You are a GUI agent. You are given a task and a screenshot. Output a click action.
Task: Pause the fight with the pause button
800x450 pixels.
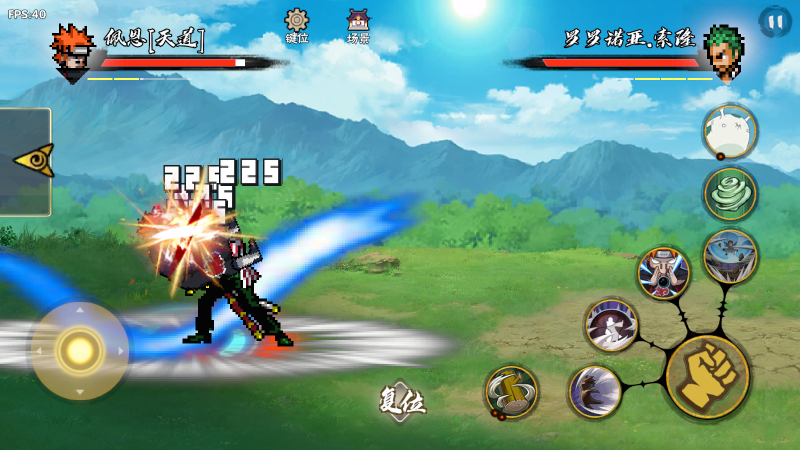coord(773,21)
